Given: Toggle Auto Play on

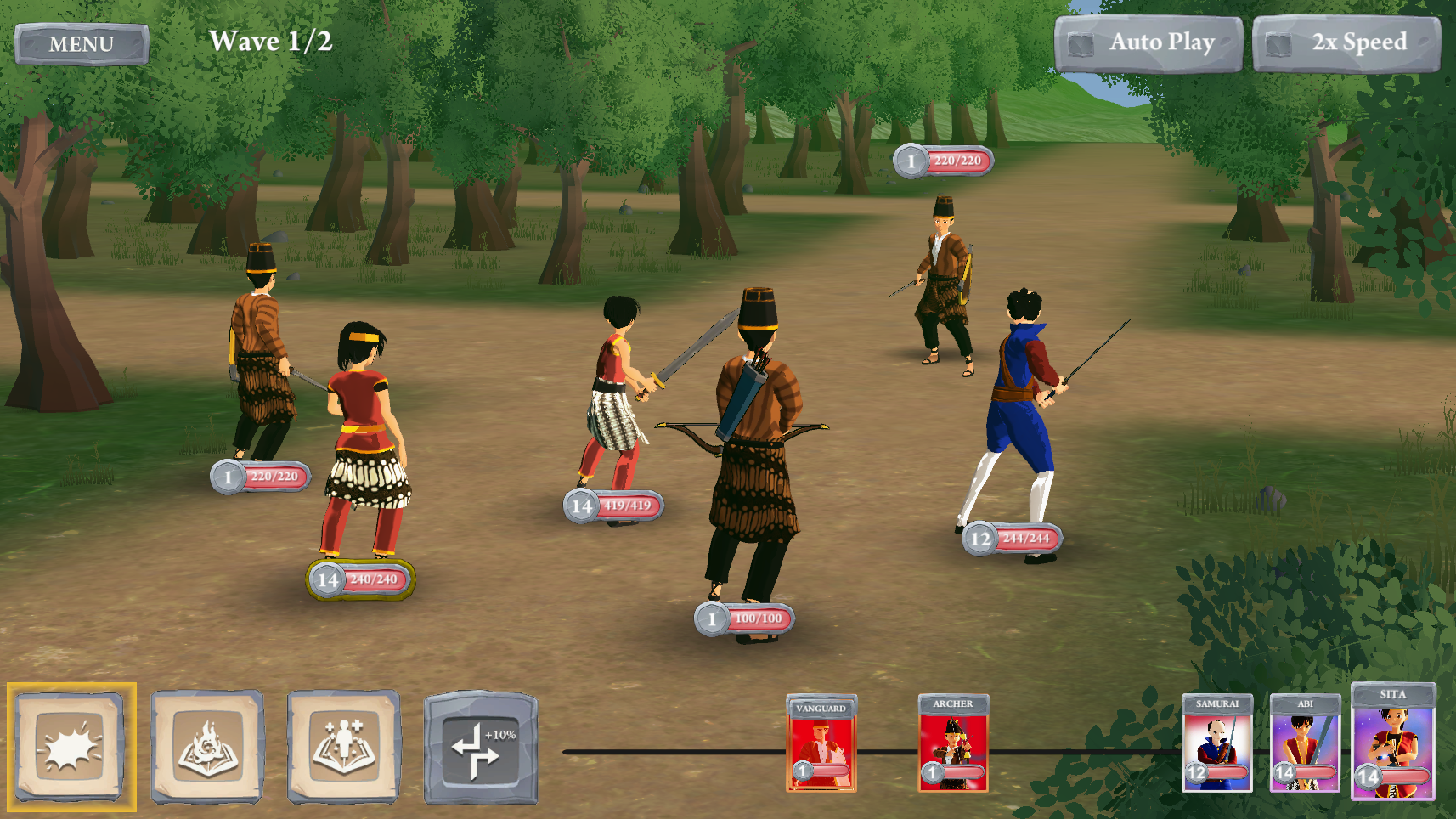Looking at the screenshot, I should (x=1148, y=43).
